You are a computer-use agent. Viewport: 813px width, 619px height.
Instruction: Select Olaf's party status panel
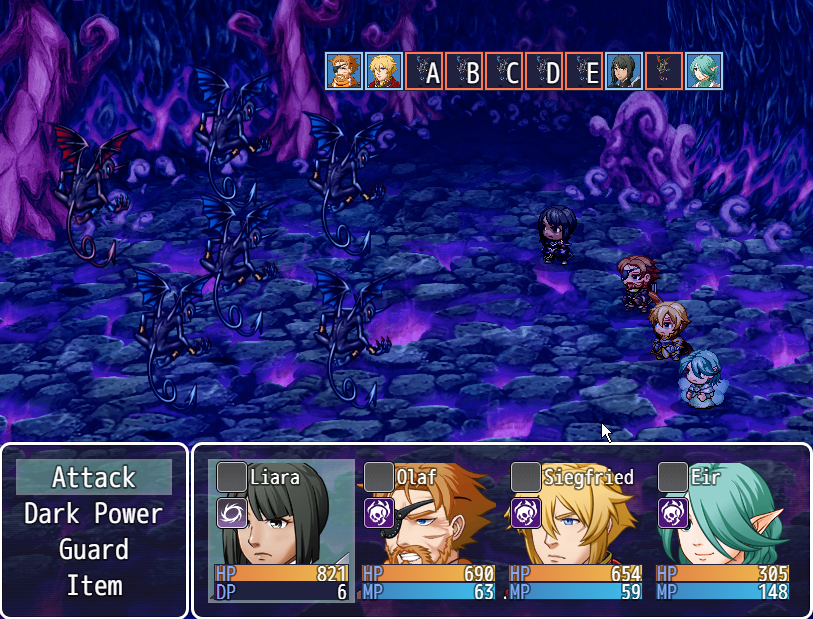(x=429, y=530)
